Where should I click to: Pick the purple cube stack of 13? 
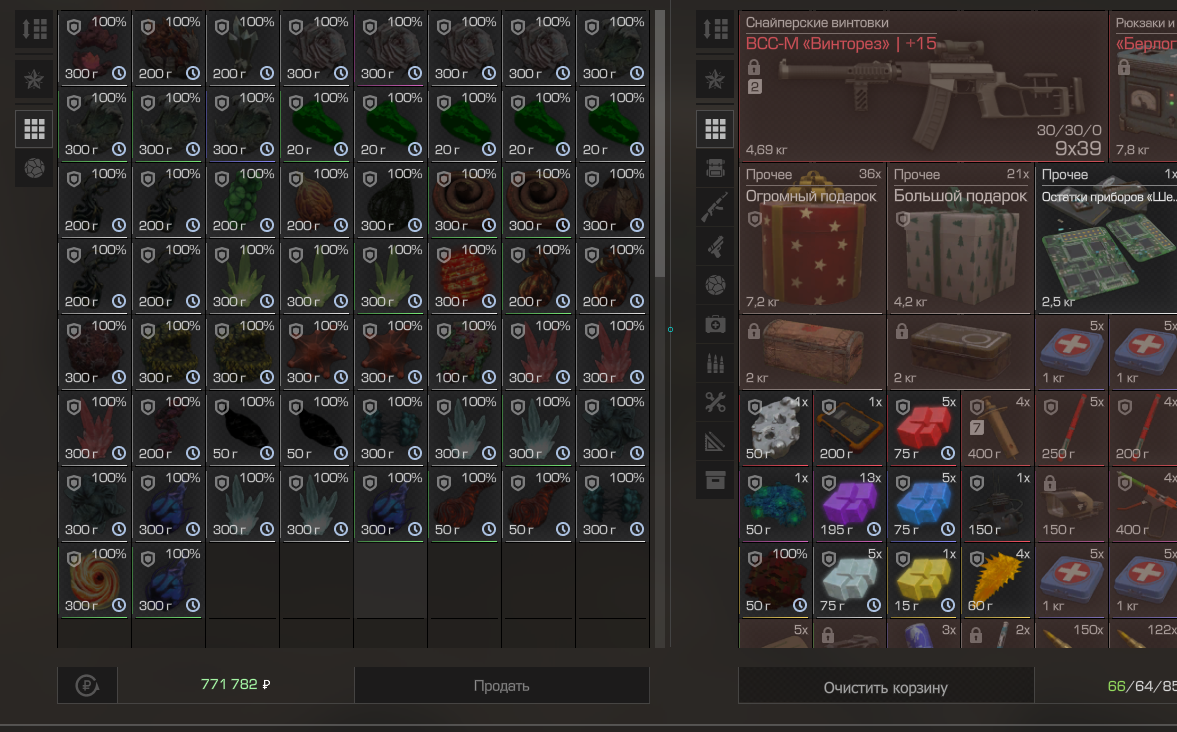point(849,503)
